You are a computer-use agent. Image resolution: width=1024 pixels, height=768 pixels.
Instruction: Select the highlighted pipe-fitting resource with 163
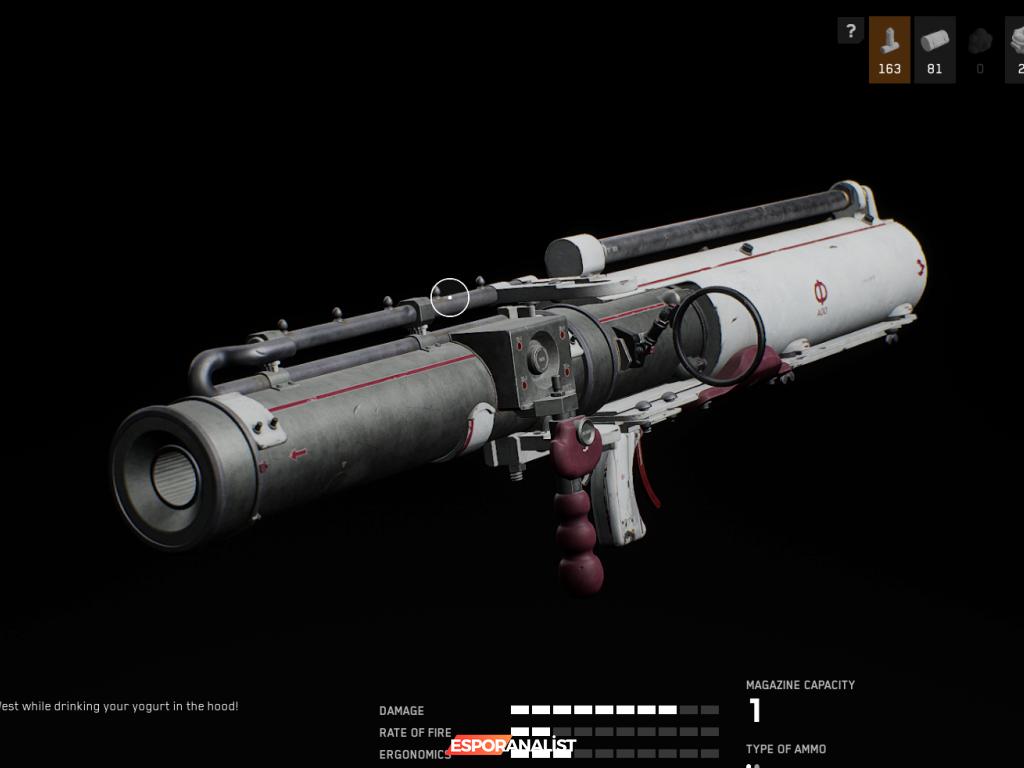[x=889, y=49]
